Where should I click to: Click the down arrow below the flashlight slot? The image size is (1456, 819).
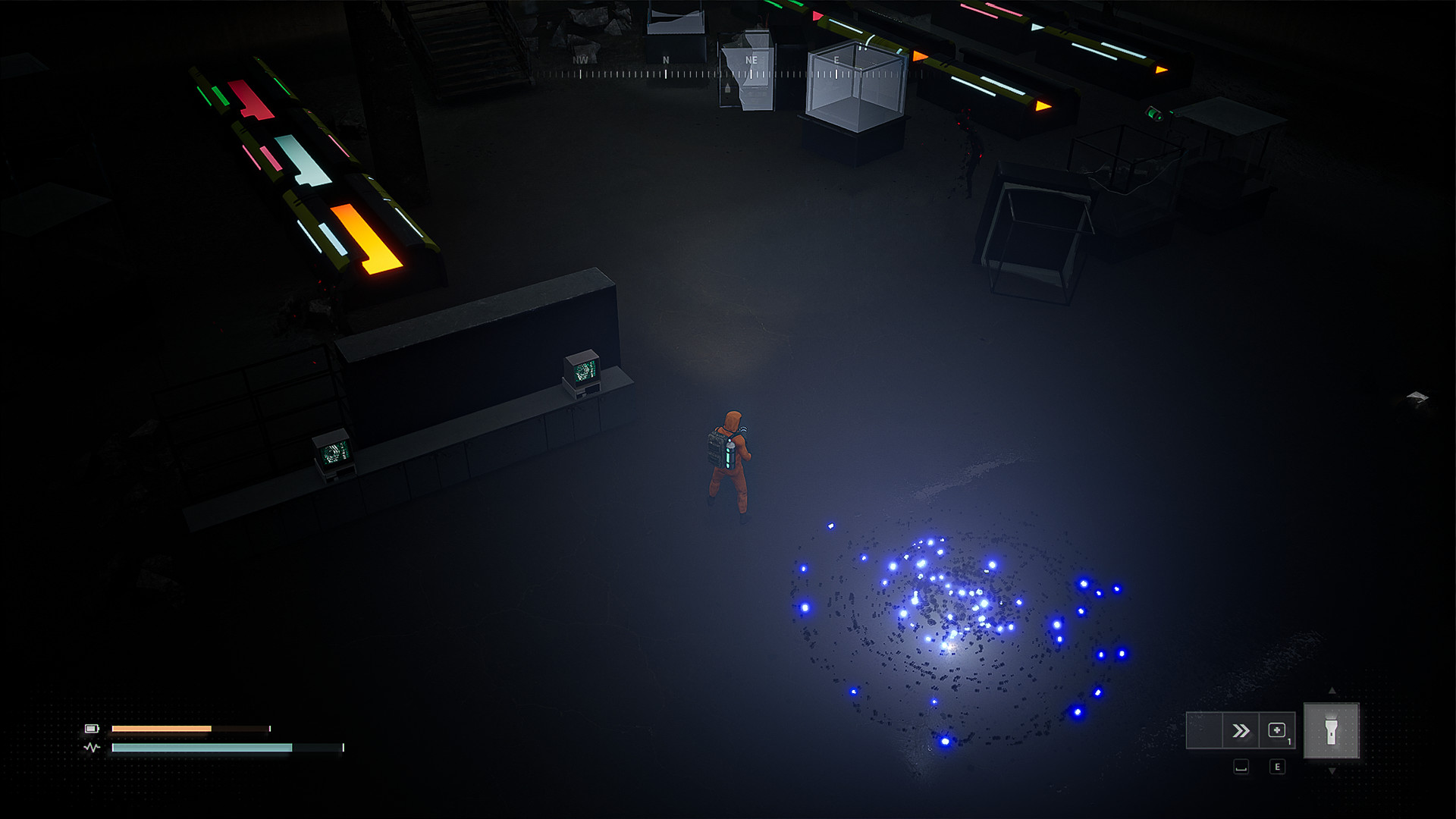[x=1332, y=771]
